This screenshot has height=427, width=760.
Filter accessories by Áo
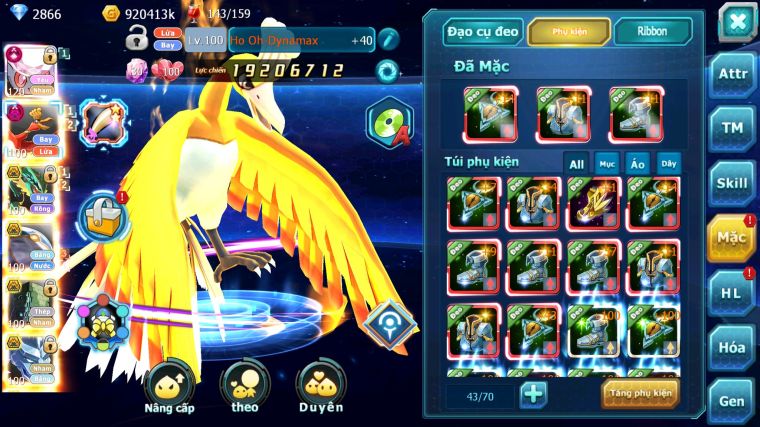pos(638,163)
